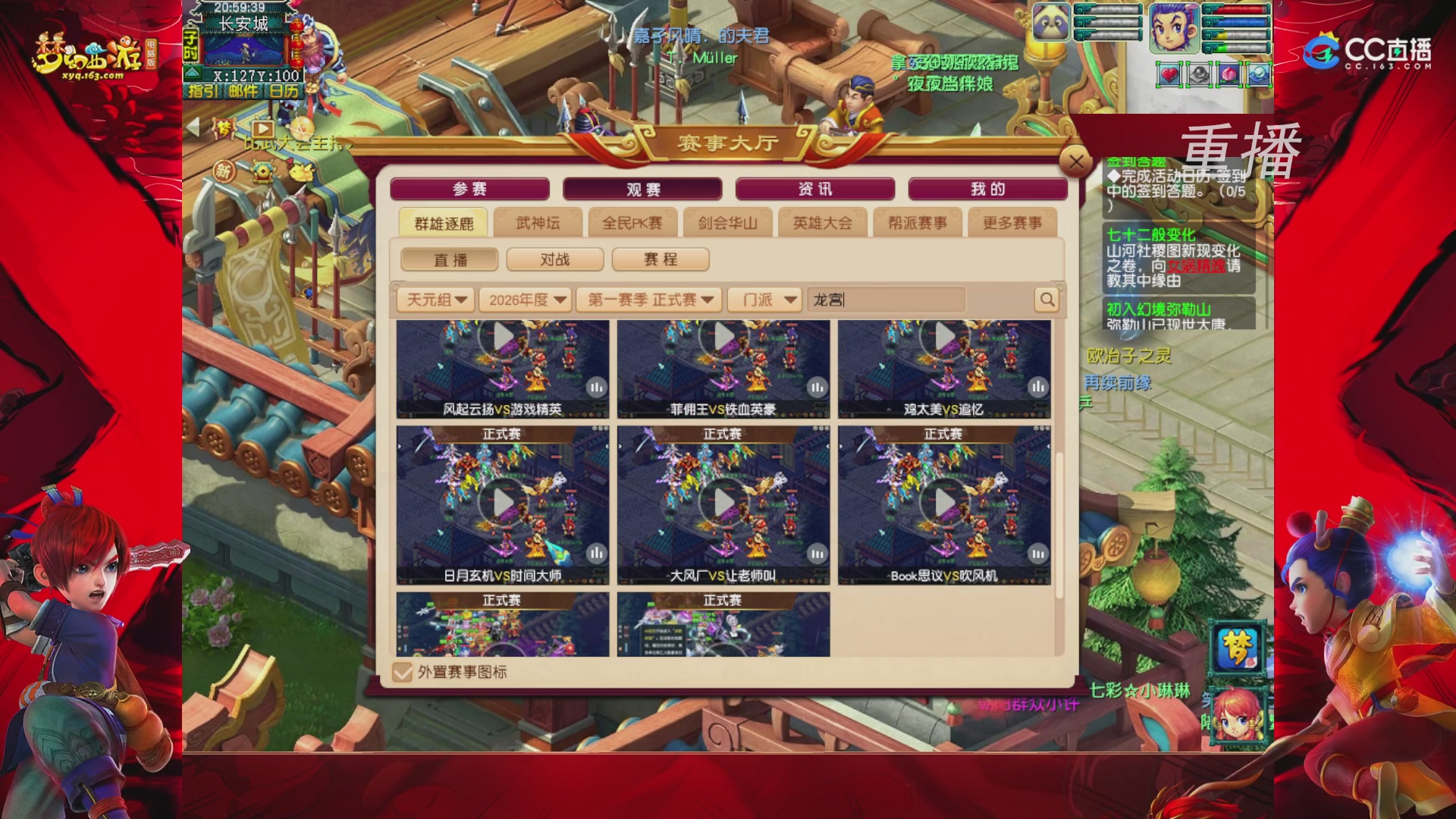1456x819 pixels.
Task: Switch to the 武神坛 tab
Action: (537, 222)
